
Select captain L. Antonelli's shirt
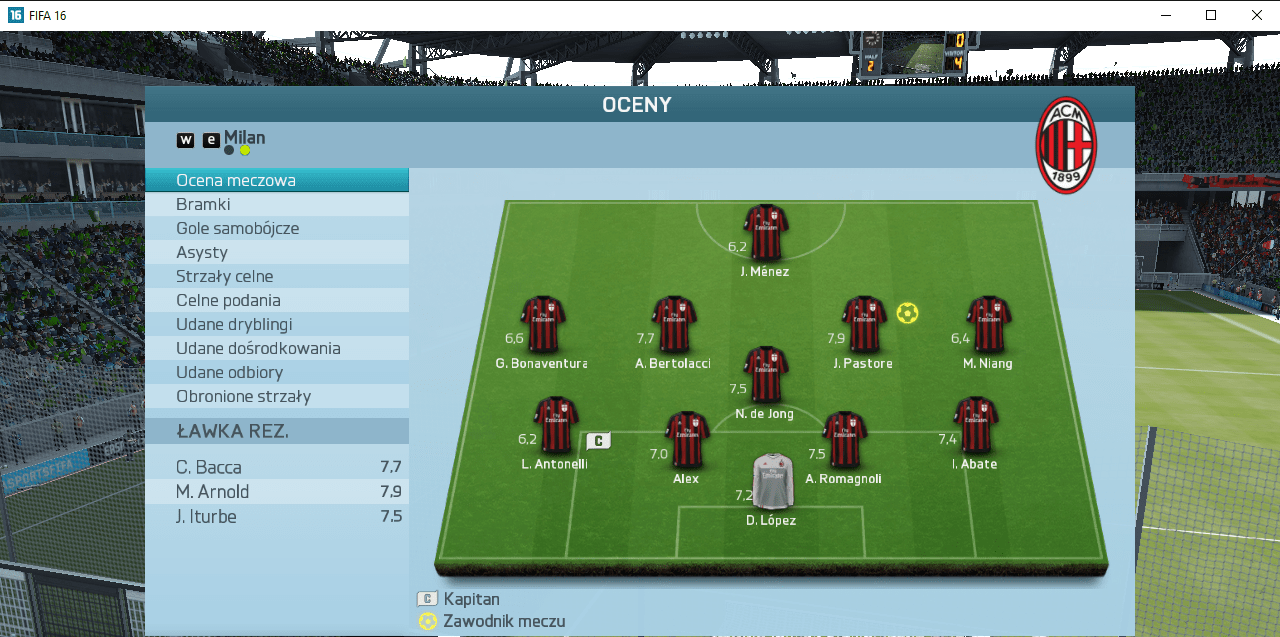point(555,425)
